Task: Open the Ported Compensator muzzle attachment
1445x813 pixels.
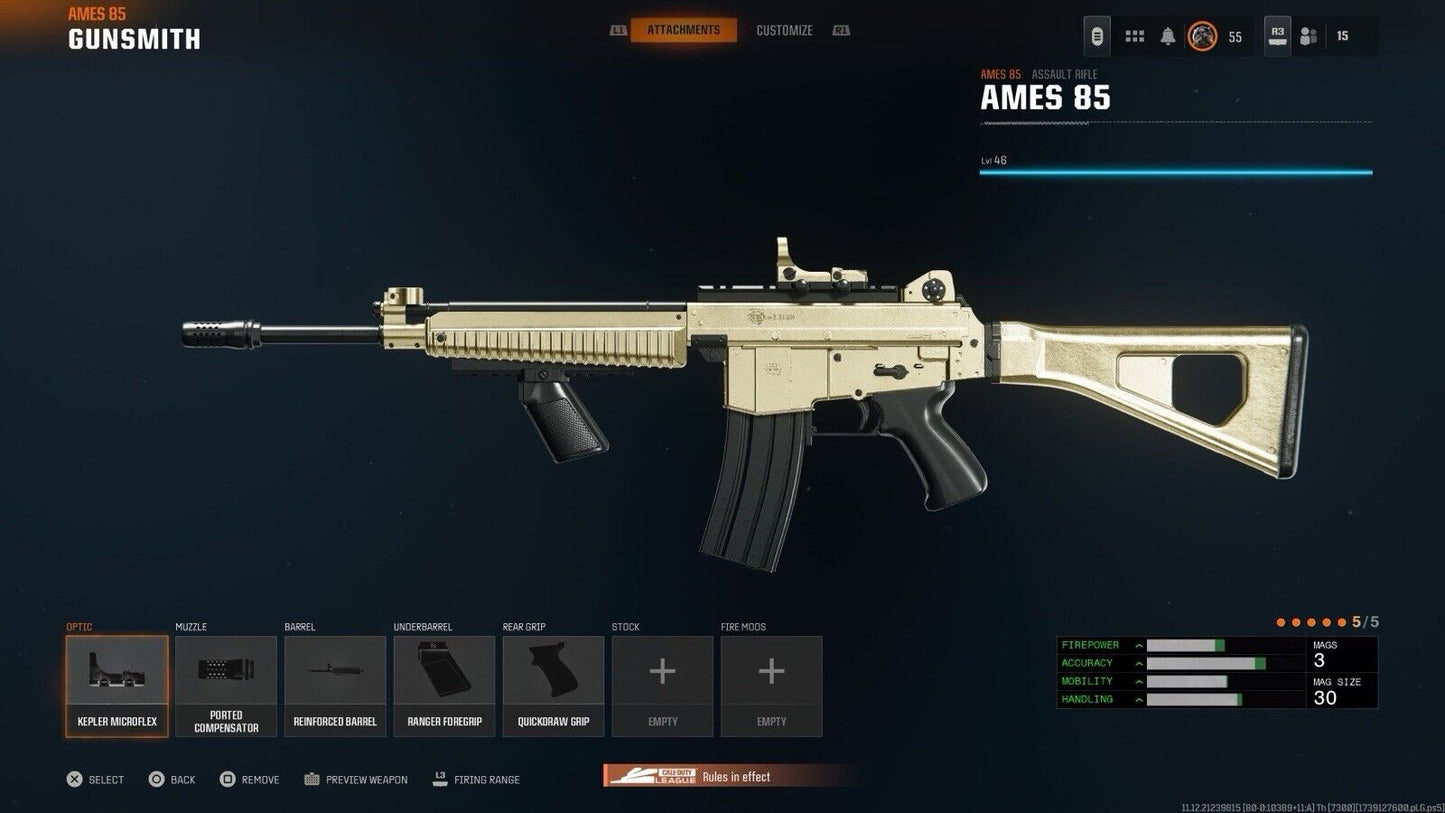Action: coord(225,685)
